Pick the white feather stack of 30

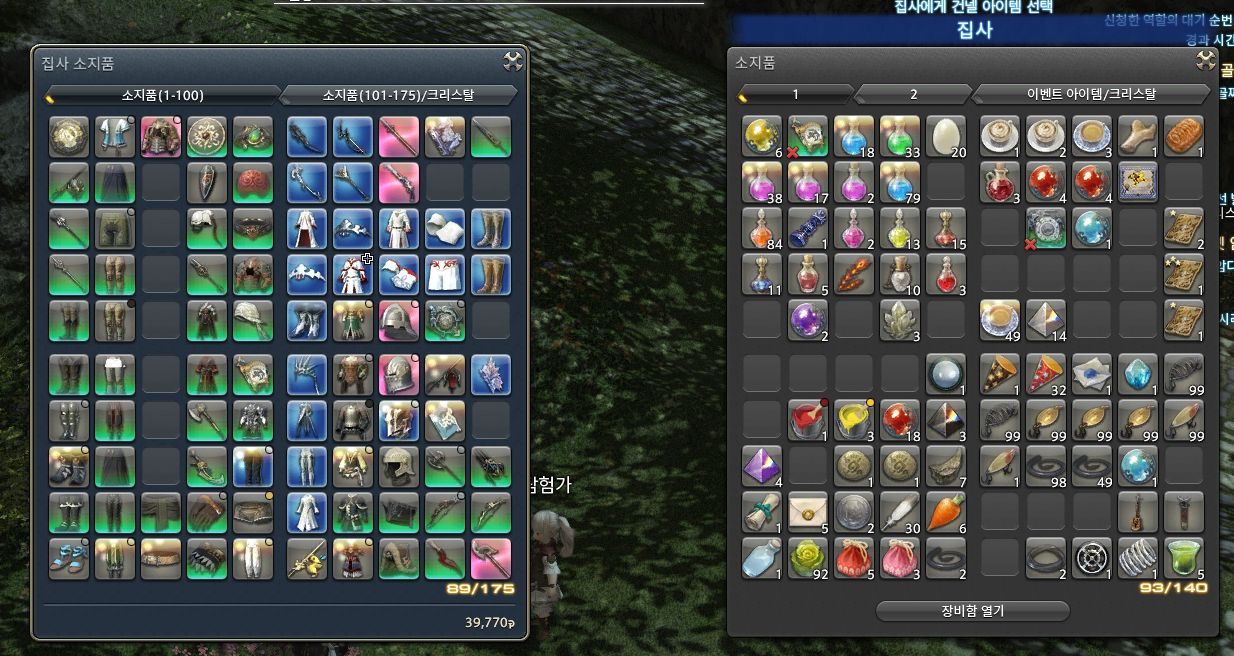point(900,511)
